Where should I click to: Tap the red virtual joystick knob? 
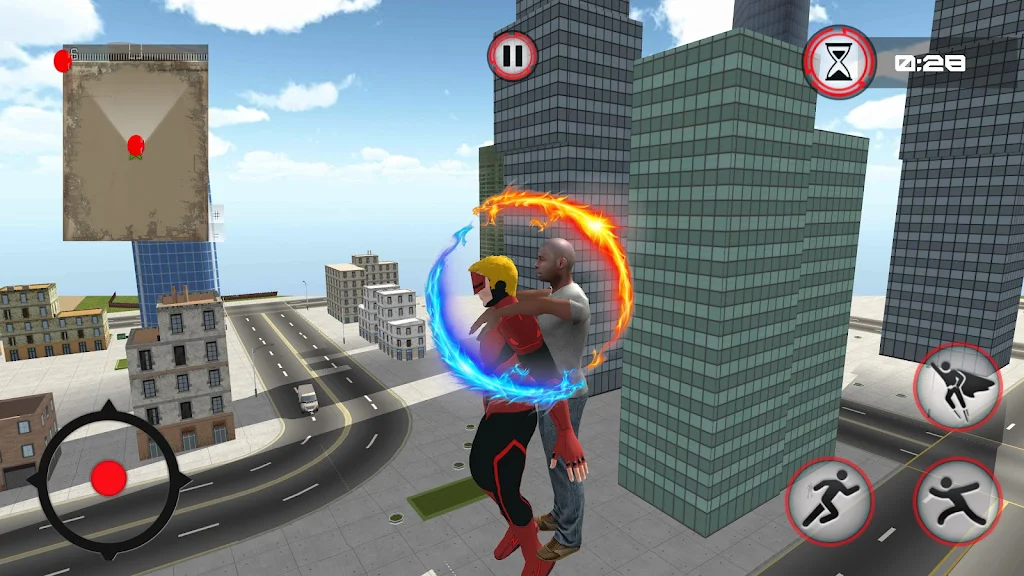pyautogui.click(x=108, y=479)
